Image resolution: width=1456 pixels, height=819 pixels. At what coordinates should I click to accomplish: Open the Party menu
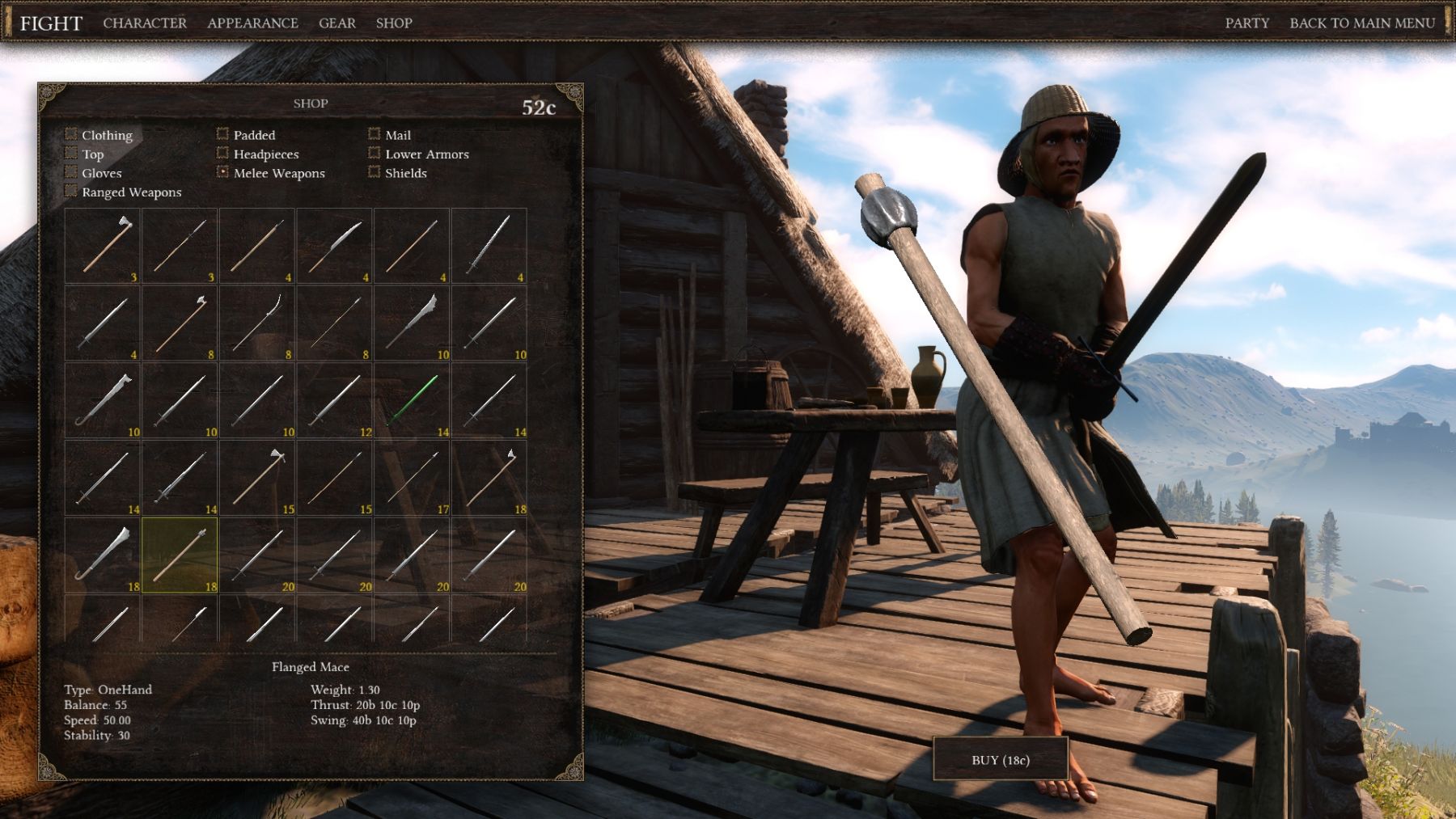1246,23
